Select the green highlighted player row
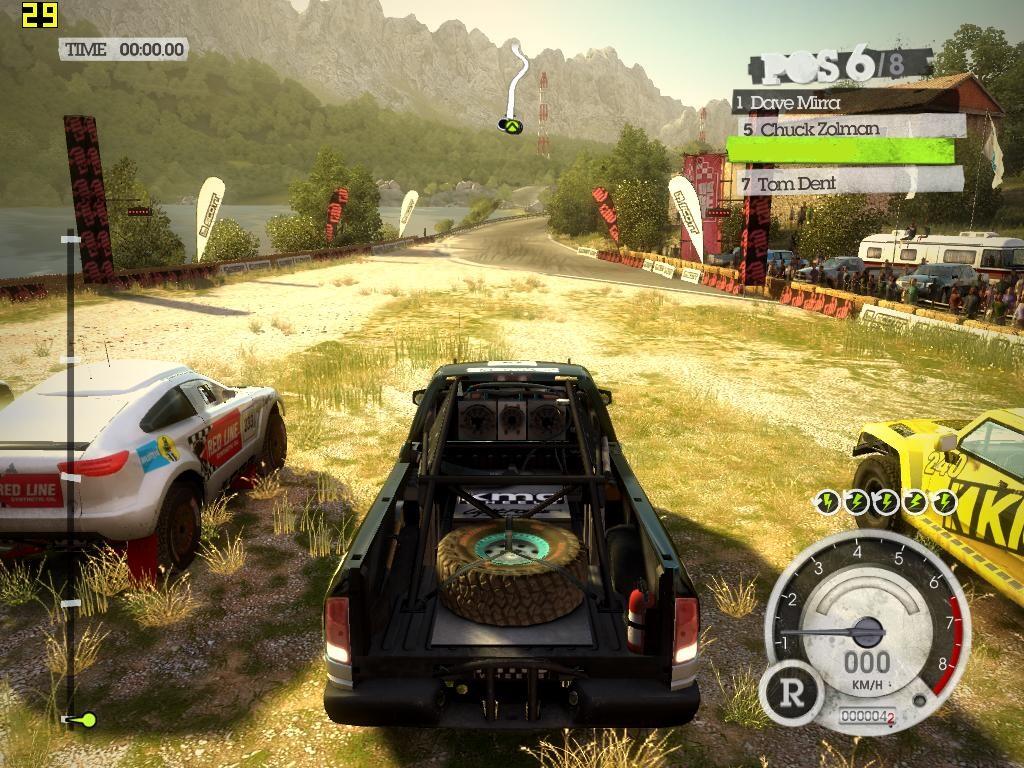Viewport: 1024px width, 768px height. point(840,150)
